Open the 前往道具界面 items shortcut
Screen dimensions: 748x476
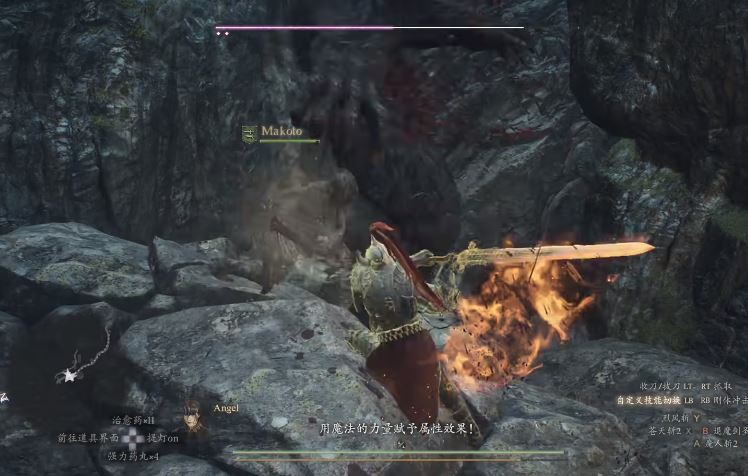(x=88, y=438)
